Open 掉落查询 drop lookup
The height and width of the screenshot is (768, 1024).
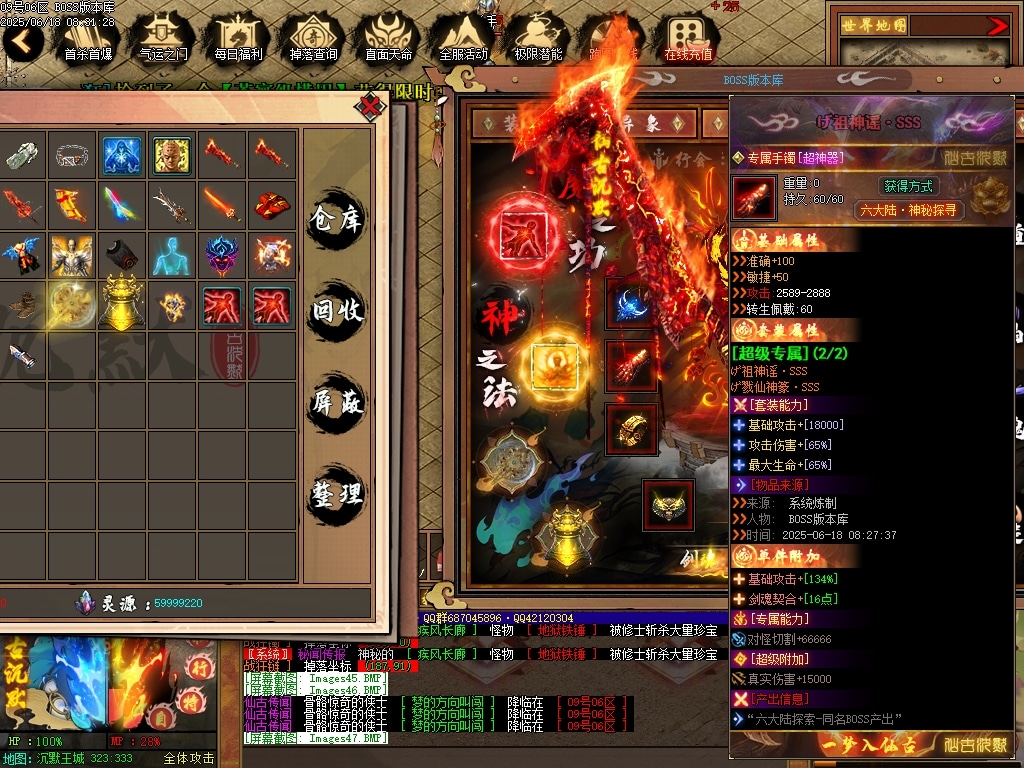pos(313,38)
